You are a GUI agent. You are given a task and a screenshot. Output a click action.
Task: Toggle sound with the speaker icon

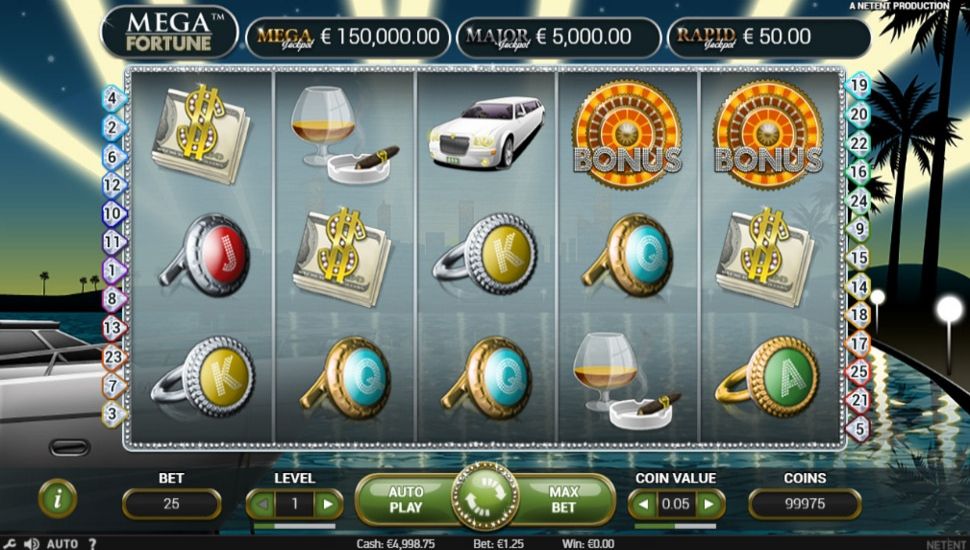[x=31, y=543]
